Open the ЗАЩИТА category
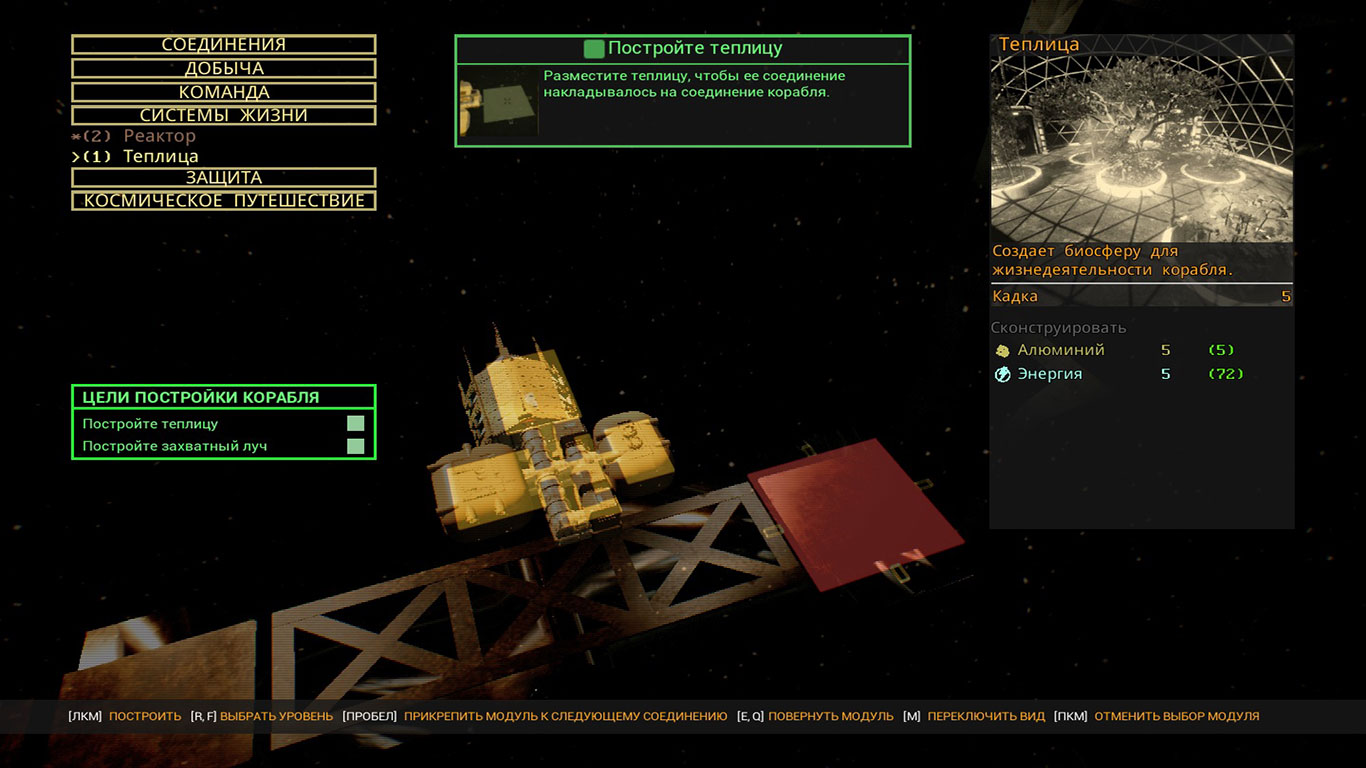 (x=224, y=178)
